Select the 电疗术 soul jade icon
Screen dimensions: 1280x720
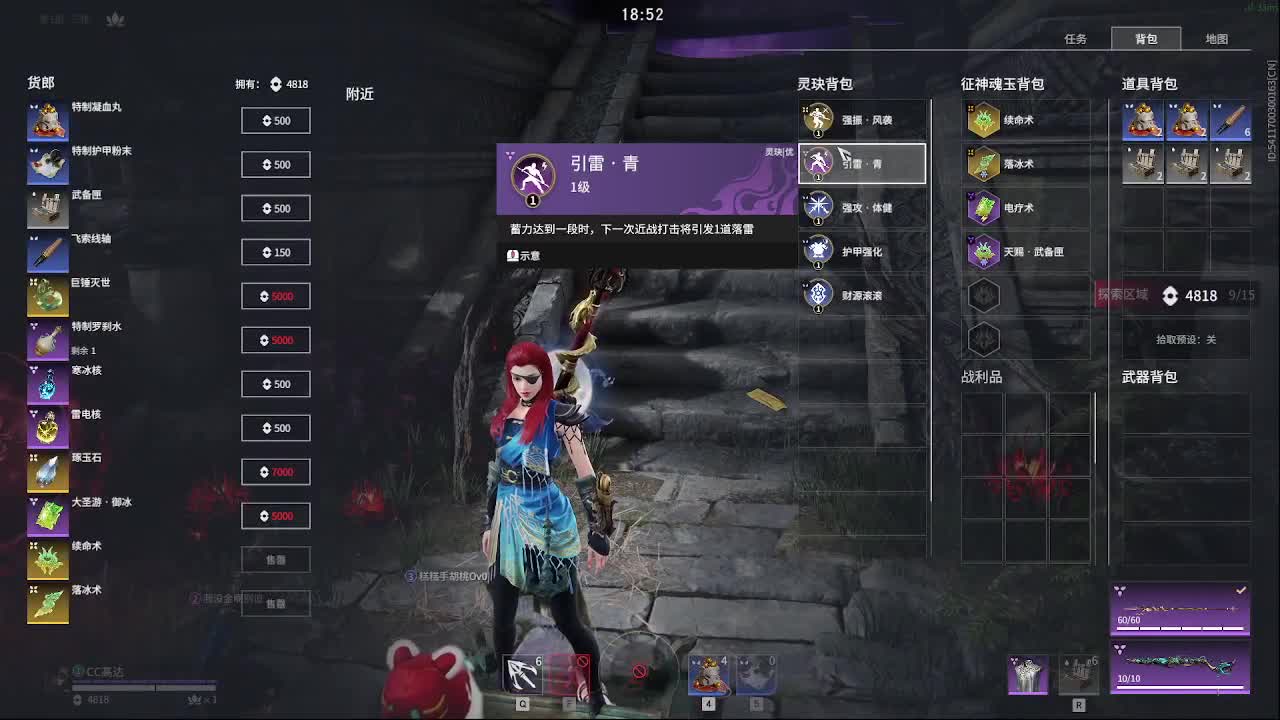tap(983, 207)
